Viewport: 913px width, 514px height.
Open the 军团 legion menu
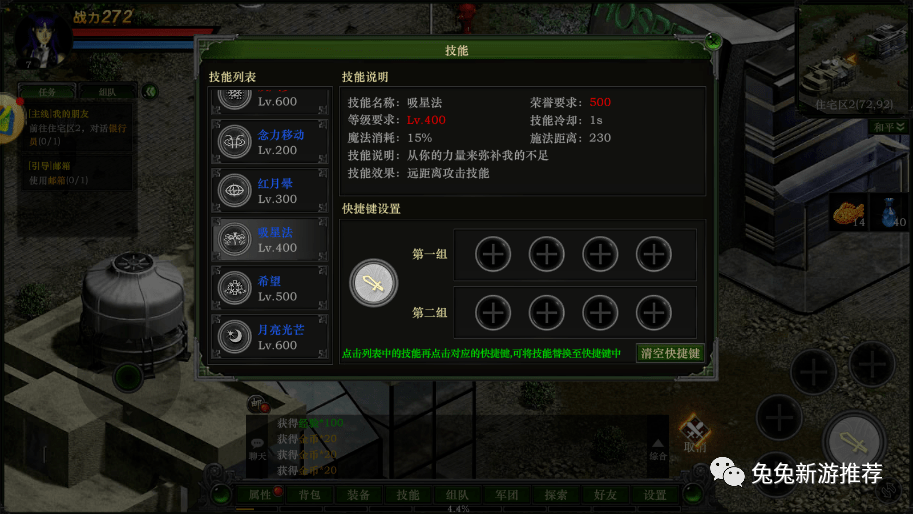coord(507,495)
